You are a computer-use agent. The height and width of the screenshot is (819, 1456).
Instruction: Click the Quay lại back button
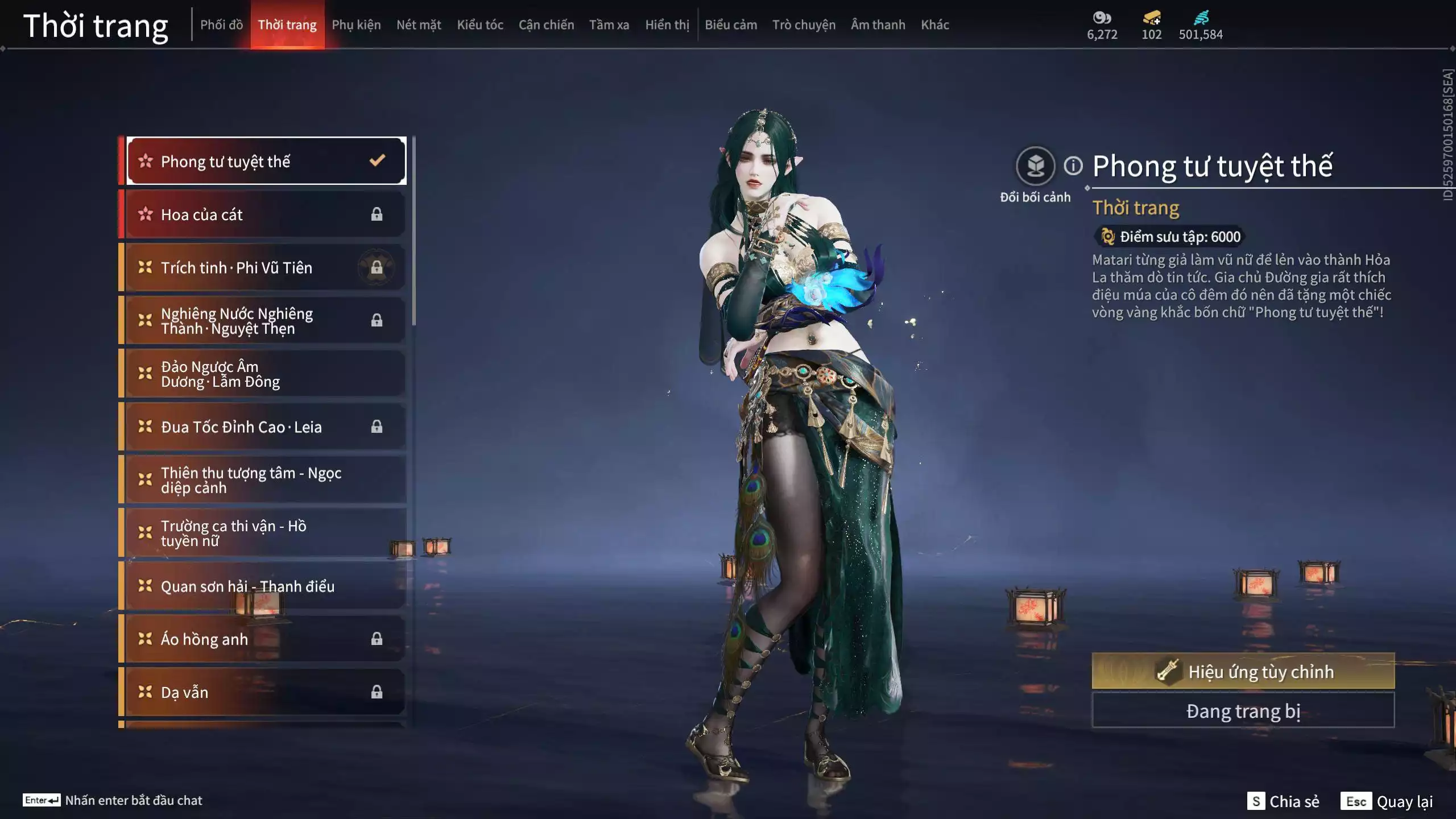(1388, 801)
